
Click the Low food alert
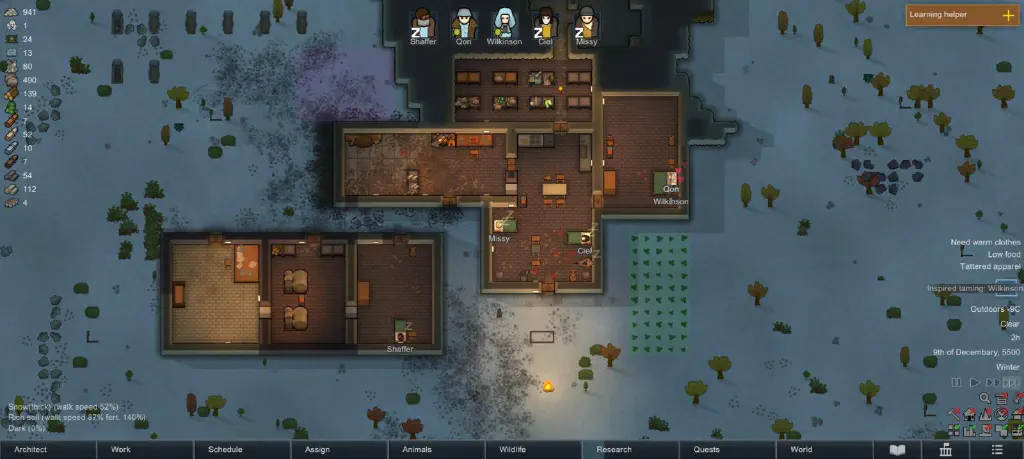click(1002, 255)
